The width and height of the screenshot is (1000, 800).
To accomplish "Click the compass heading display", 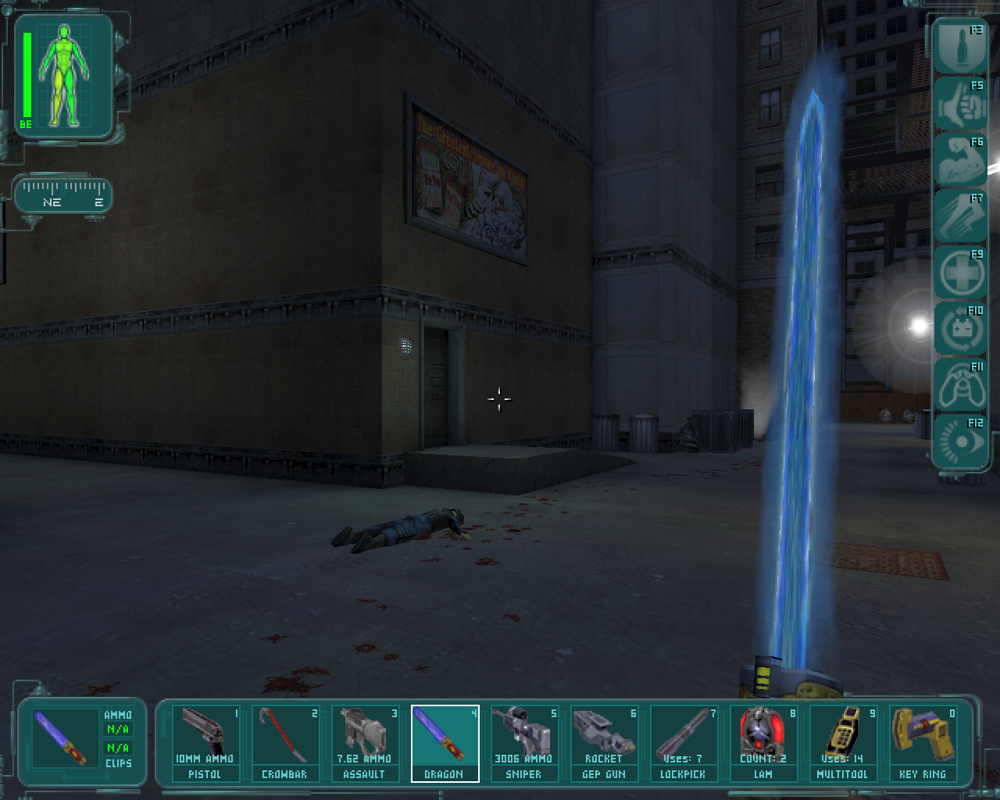I will [x=63, y=194].
